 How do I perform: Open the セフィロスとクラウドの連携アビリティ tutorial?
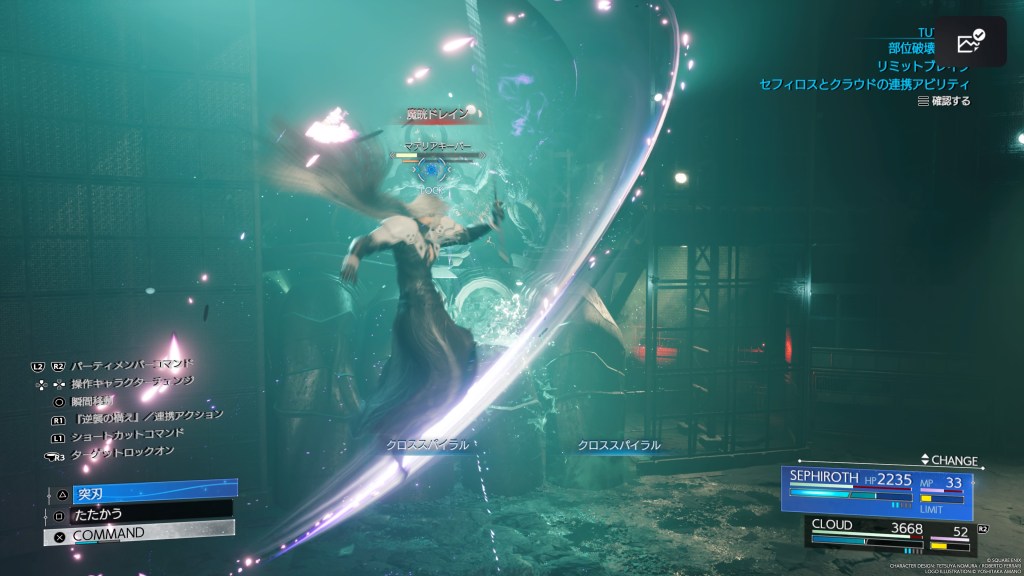pyautogui.click(x=863, y=83)
